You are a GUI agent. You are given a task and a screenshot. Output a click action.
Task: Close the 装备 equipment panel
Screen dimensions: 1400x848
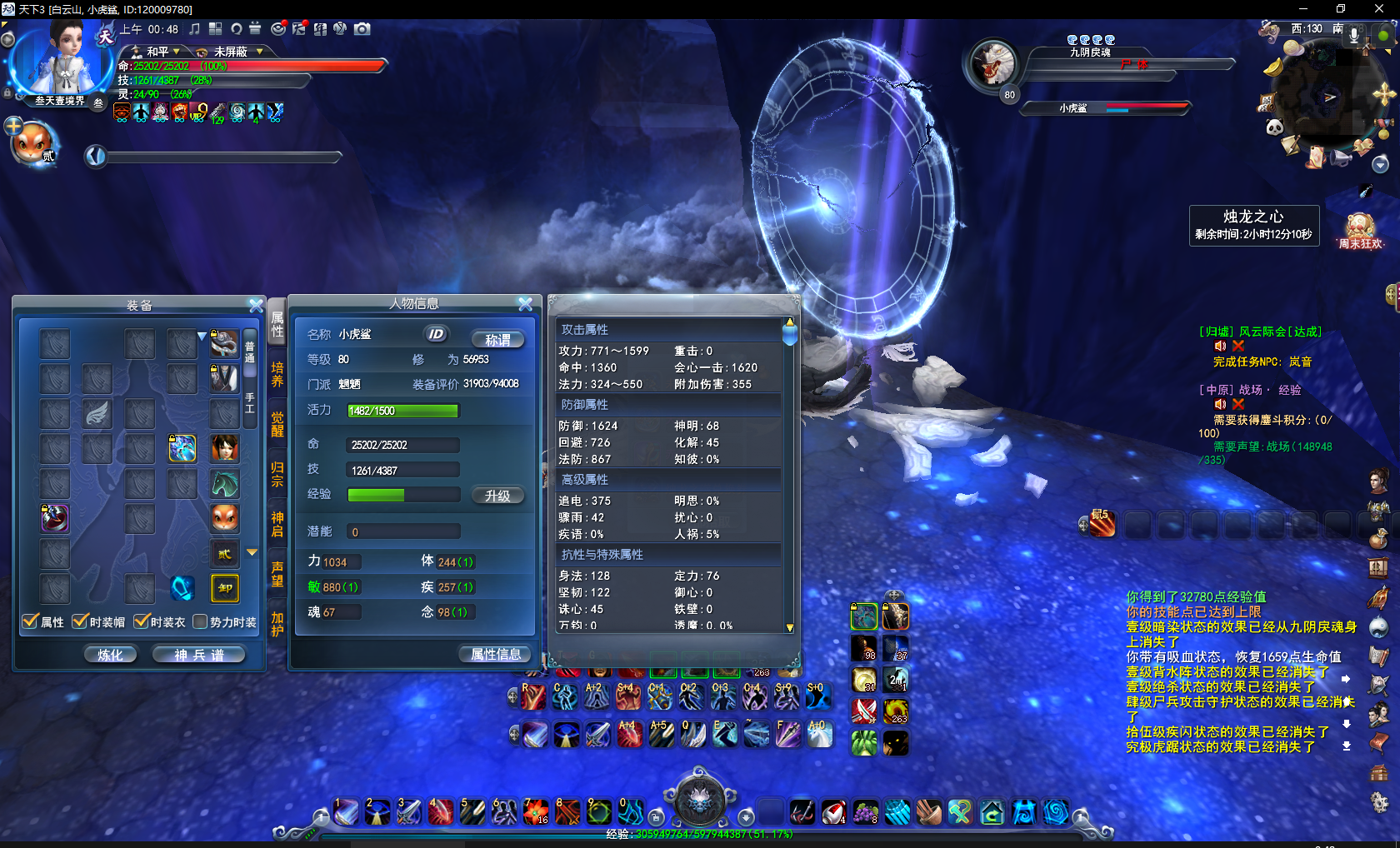point(256,306)
